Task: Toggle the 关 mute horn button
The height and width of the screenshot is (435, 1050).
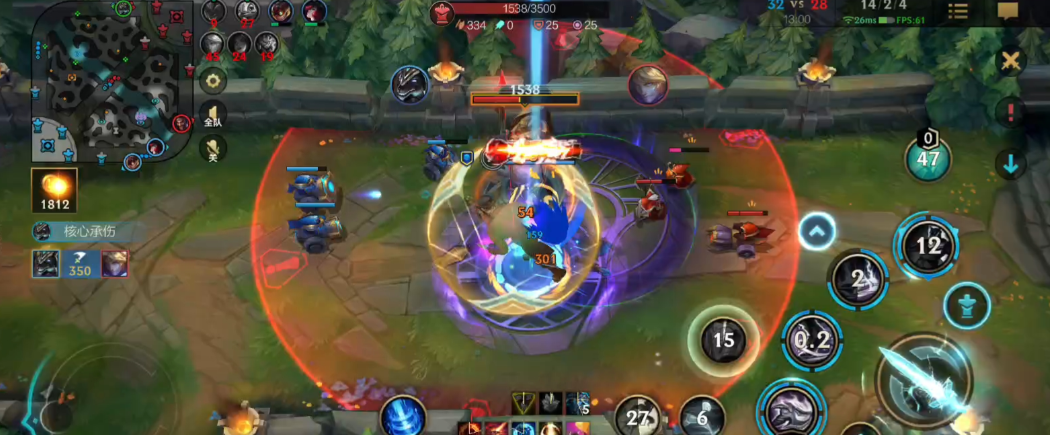Action: click(212, 149)
